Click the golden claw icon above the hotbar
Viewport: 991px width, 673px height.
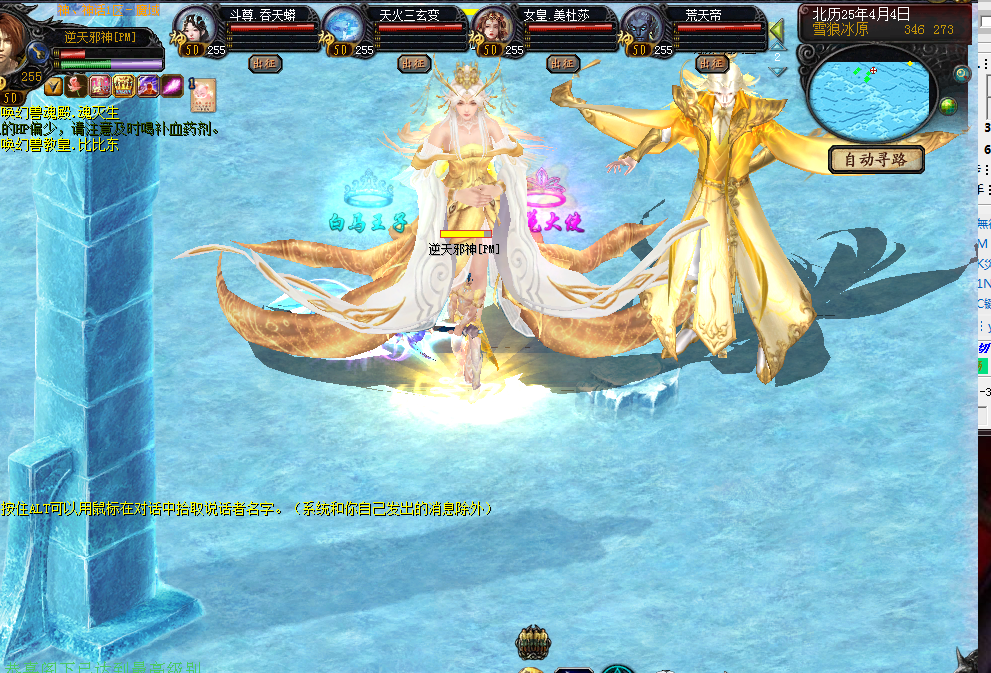click(533, 641)
